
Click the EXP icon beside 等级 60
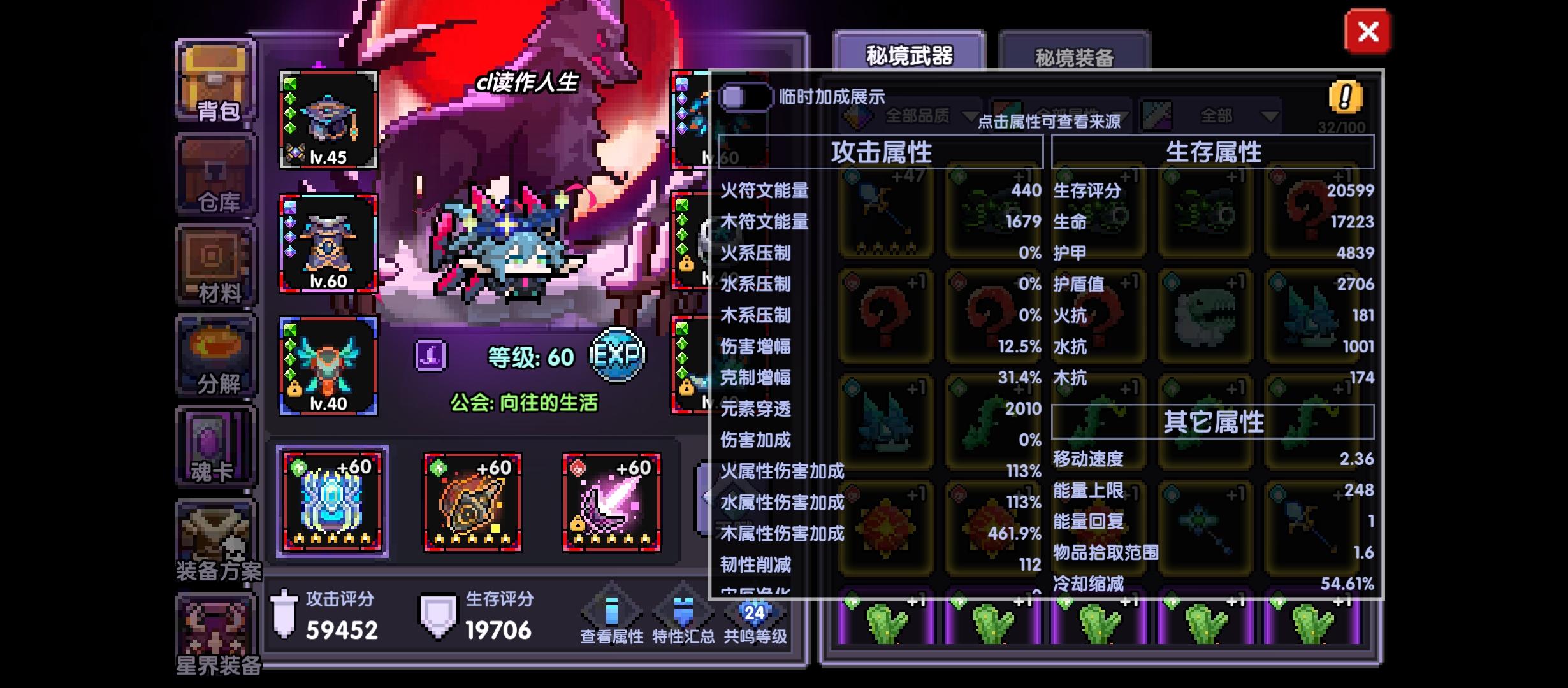[620, 355]
